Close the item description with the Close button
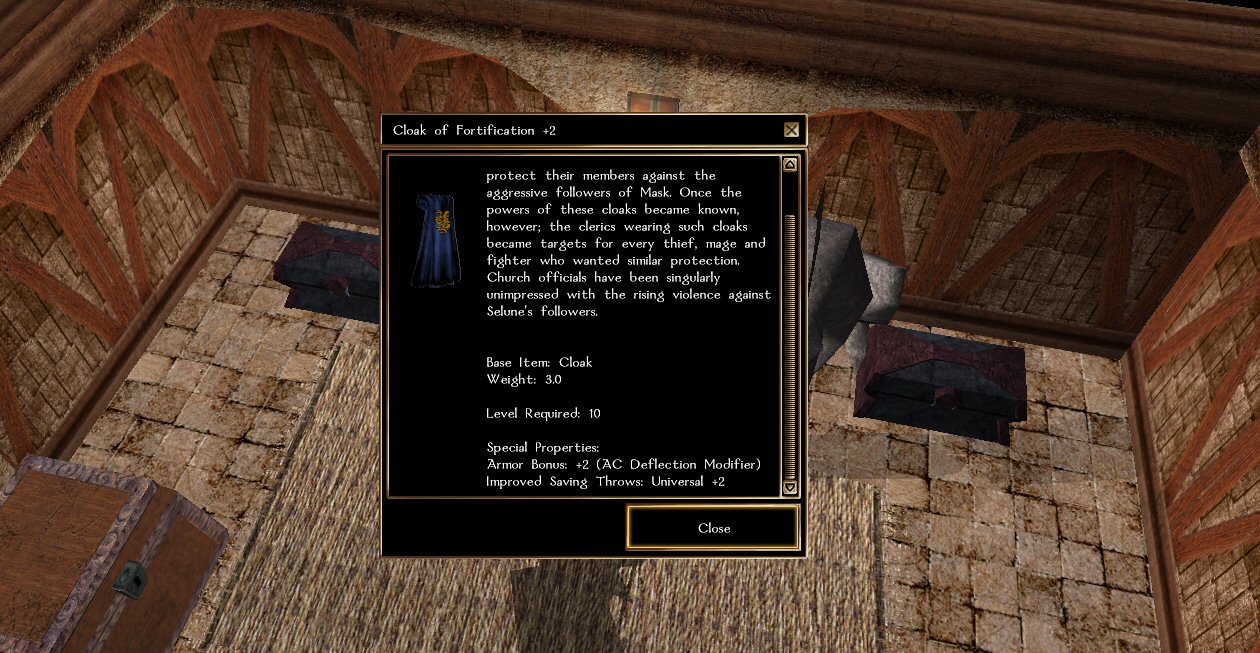1260x653 pixels. tap(713, 528)
